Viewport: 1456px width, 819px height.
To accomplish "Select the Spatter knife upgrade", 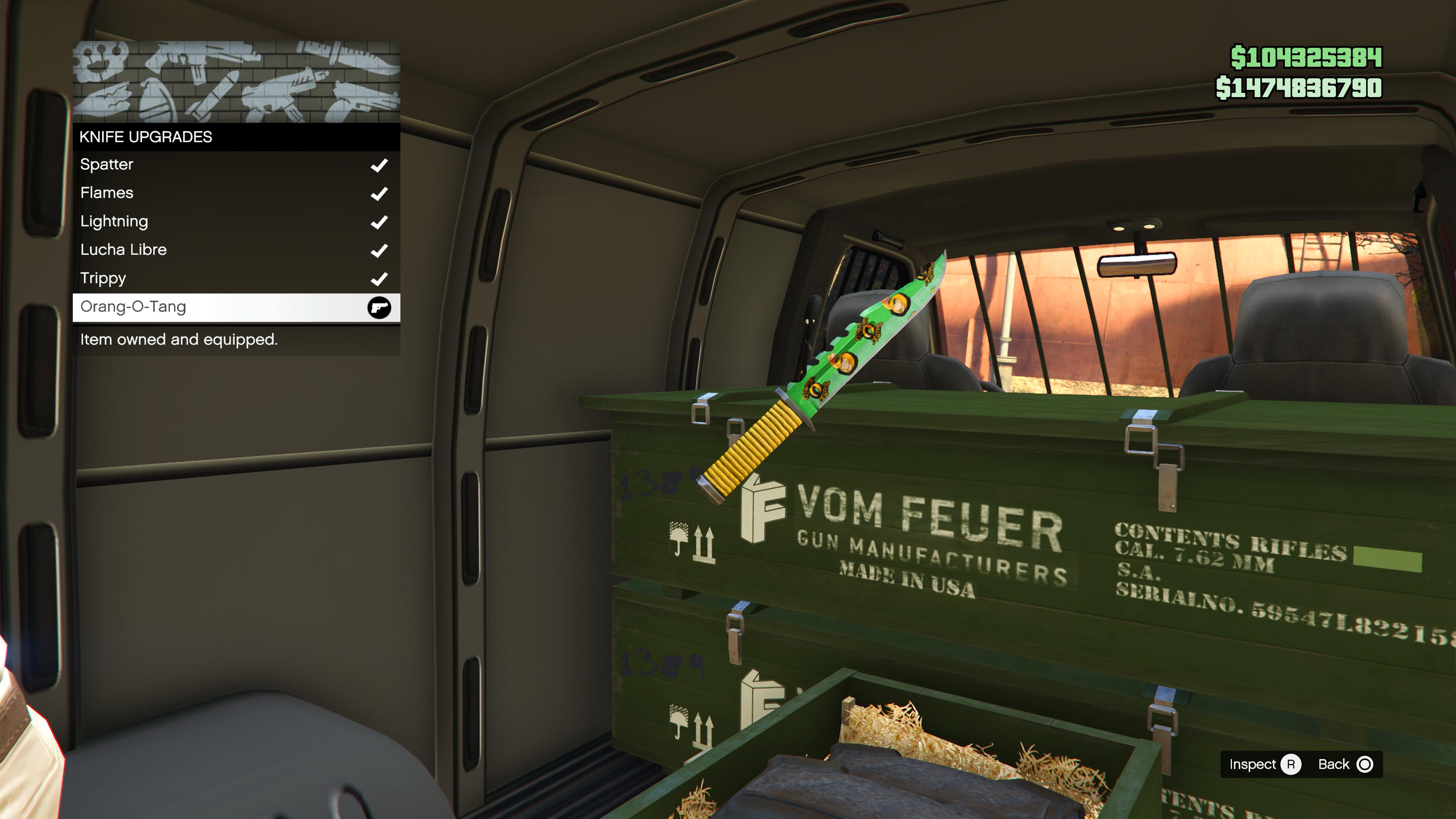I will 236,165.
